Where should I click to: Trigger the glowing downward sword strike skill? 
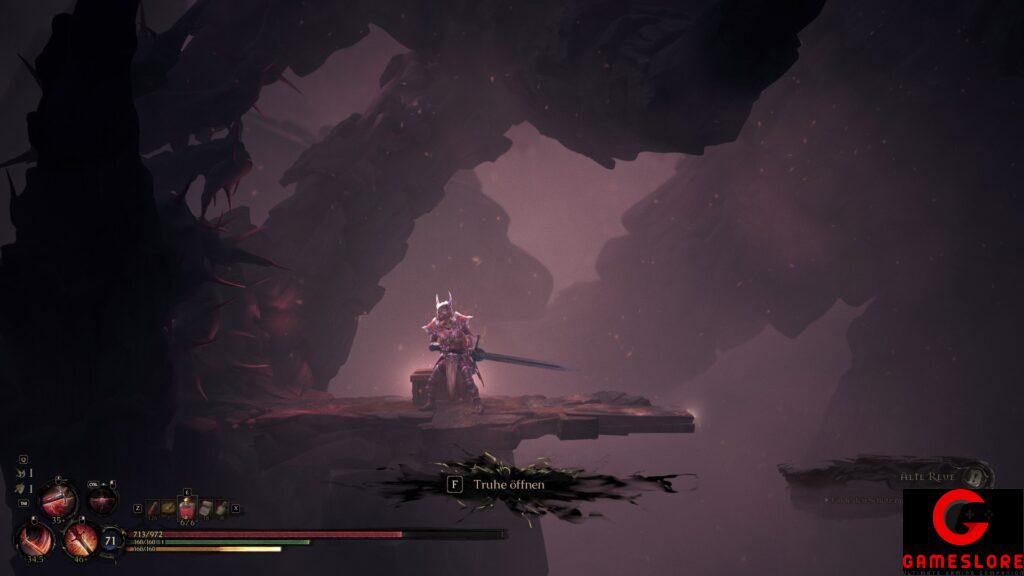(79, 540)
